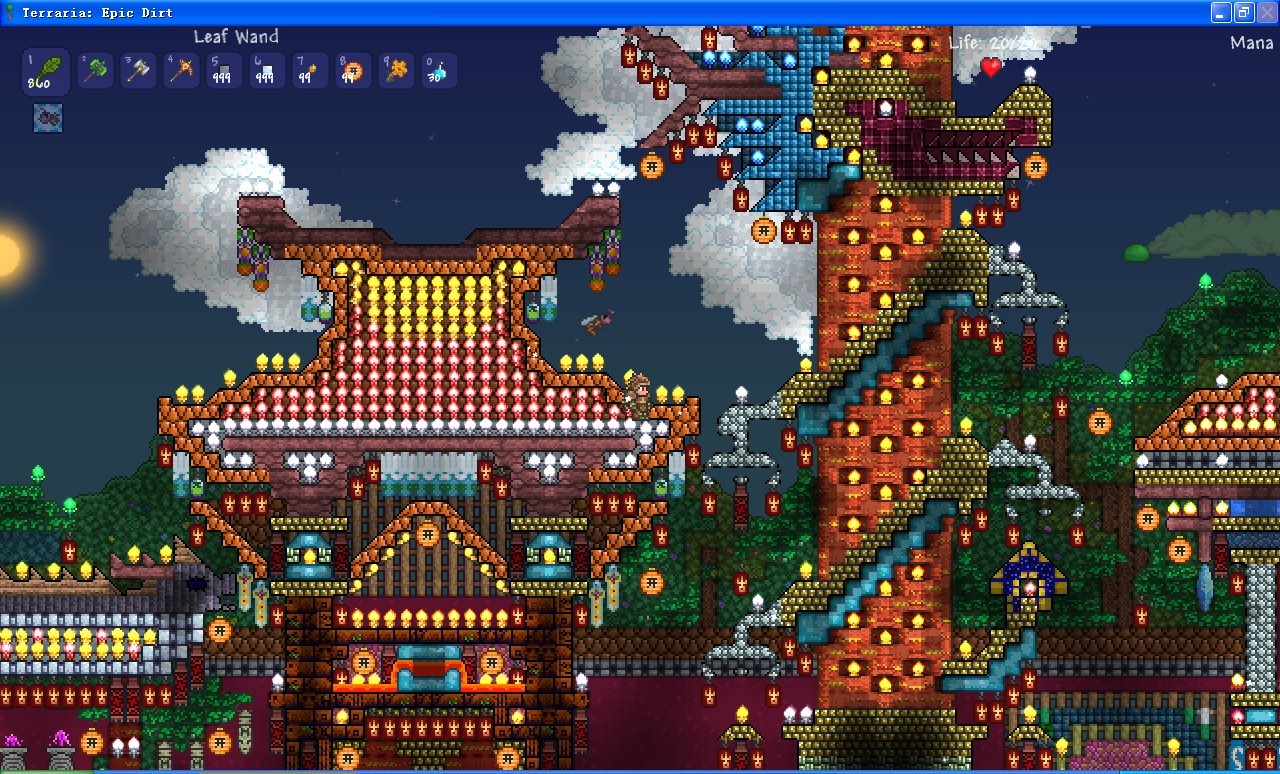
Task: Select the 999 stack of stone blocks
Action: (223, 70)
